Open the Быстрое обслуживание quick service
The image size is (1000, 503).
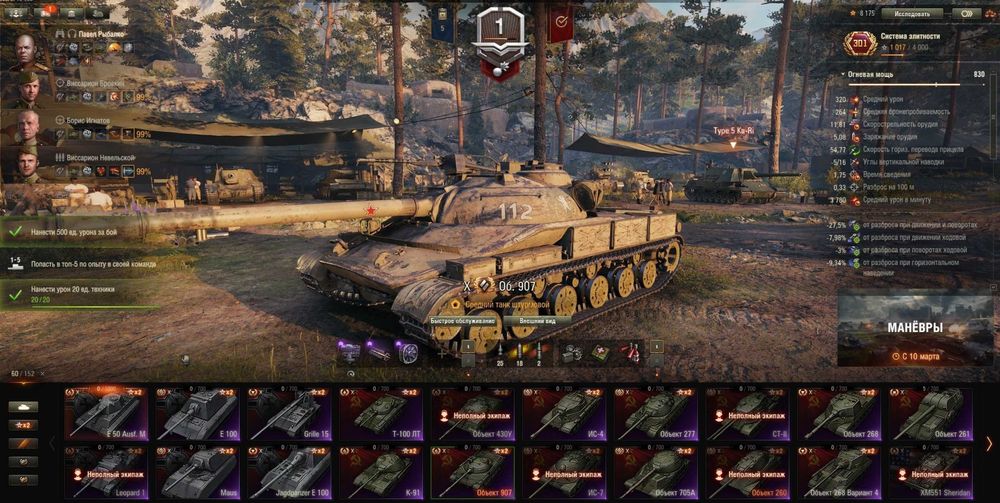click(x=462, y=321)
